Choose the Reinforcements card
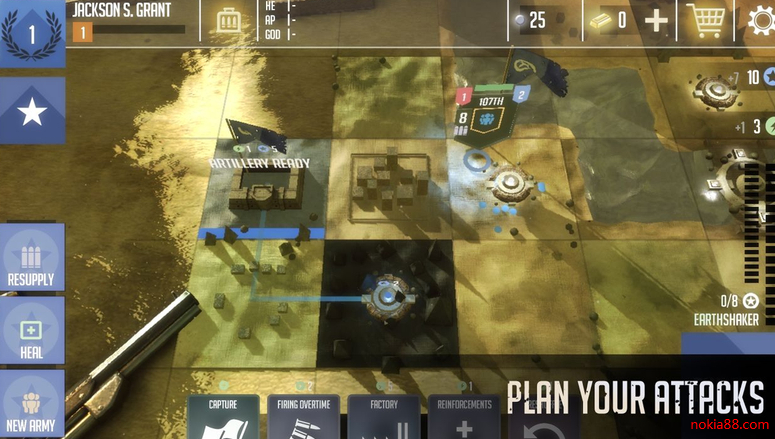 (465, 417)
